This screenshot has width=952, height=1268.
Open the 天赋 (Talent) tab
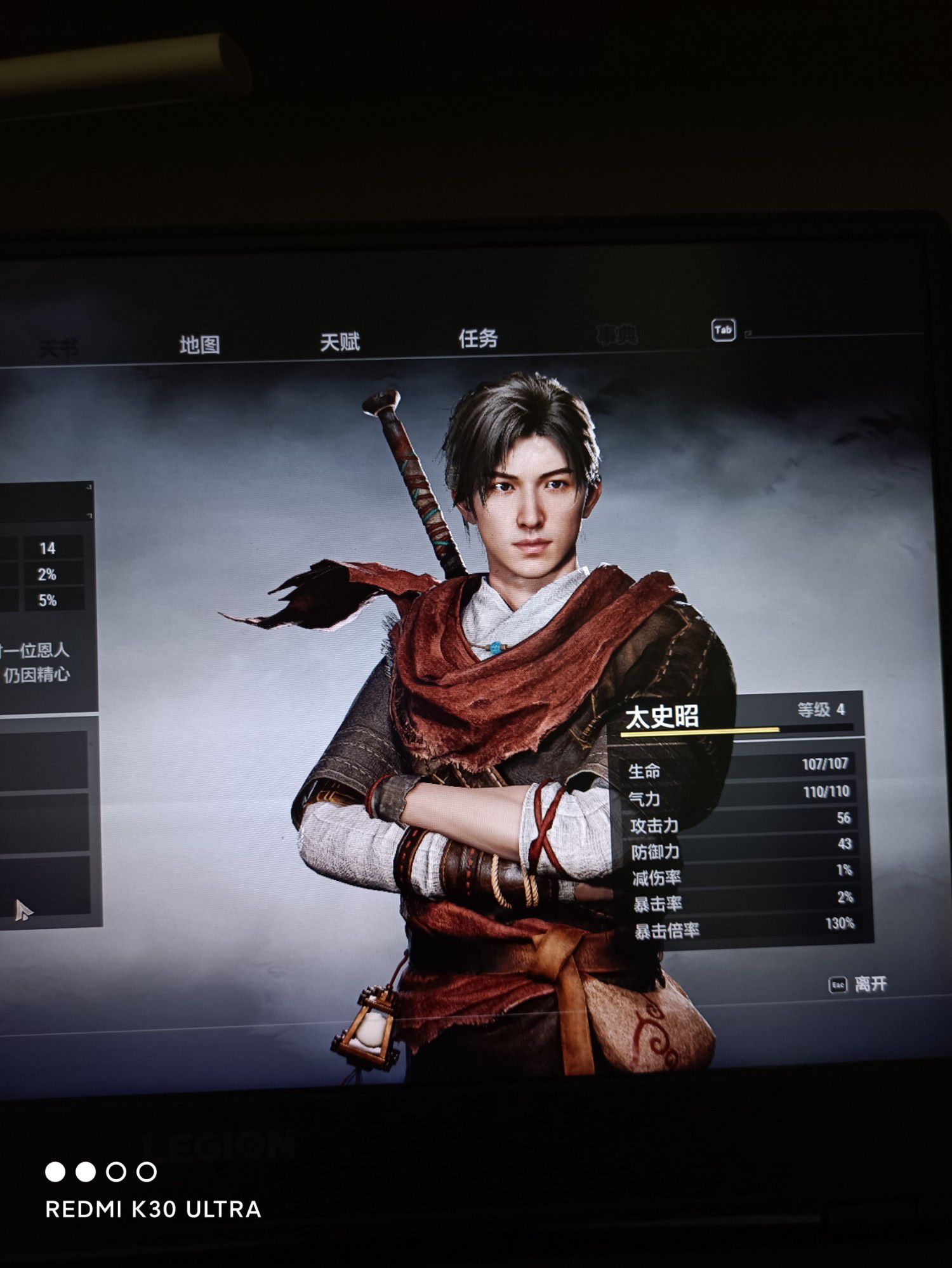[340, 342]
